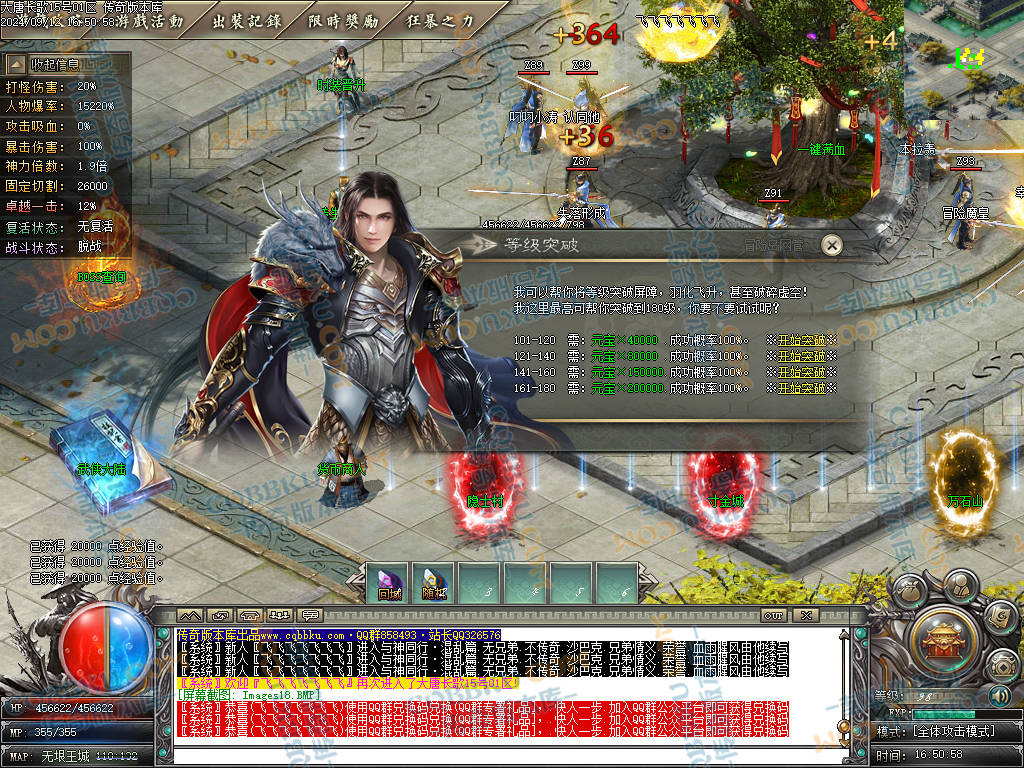Click the OUT button on chat bar
Viewport: 1024px width, 768px height.
click(773, 615)
